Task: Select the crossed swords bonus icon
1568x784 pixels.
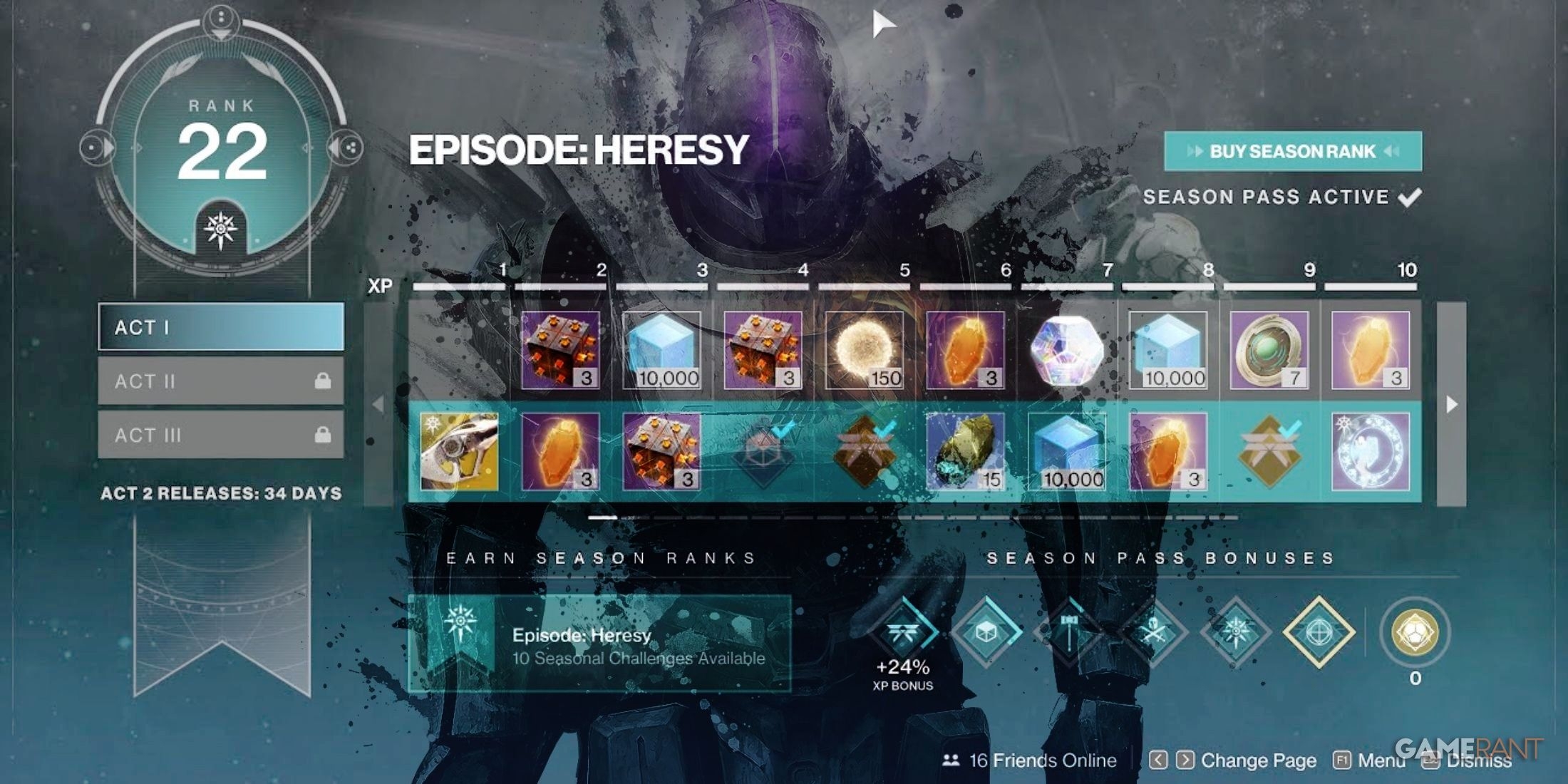Action: pyautogui.click(x=1152, y=632)
